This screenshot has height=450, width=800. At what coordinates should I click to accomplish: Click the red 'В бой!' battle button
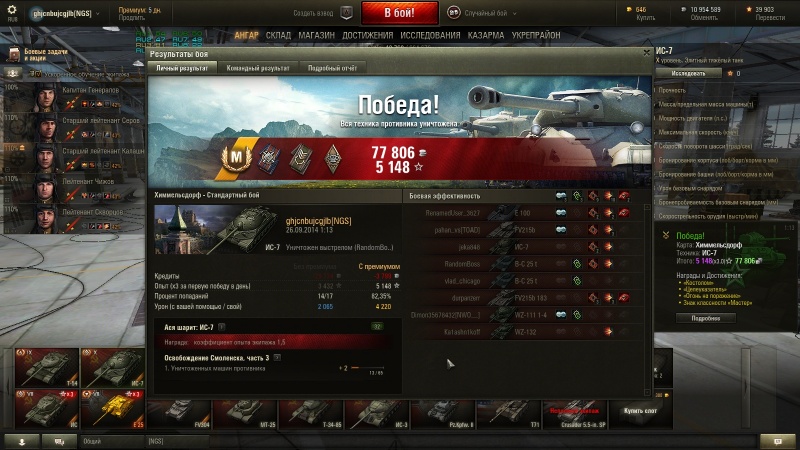pos(400,13)
